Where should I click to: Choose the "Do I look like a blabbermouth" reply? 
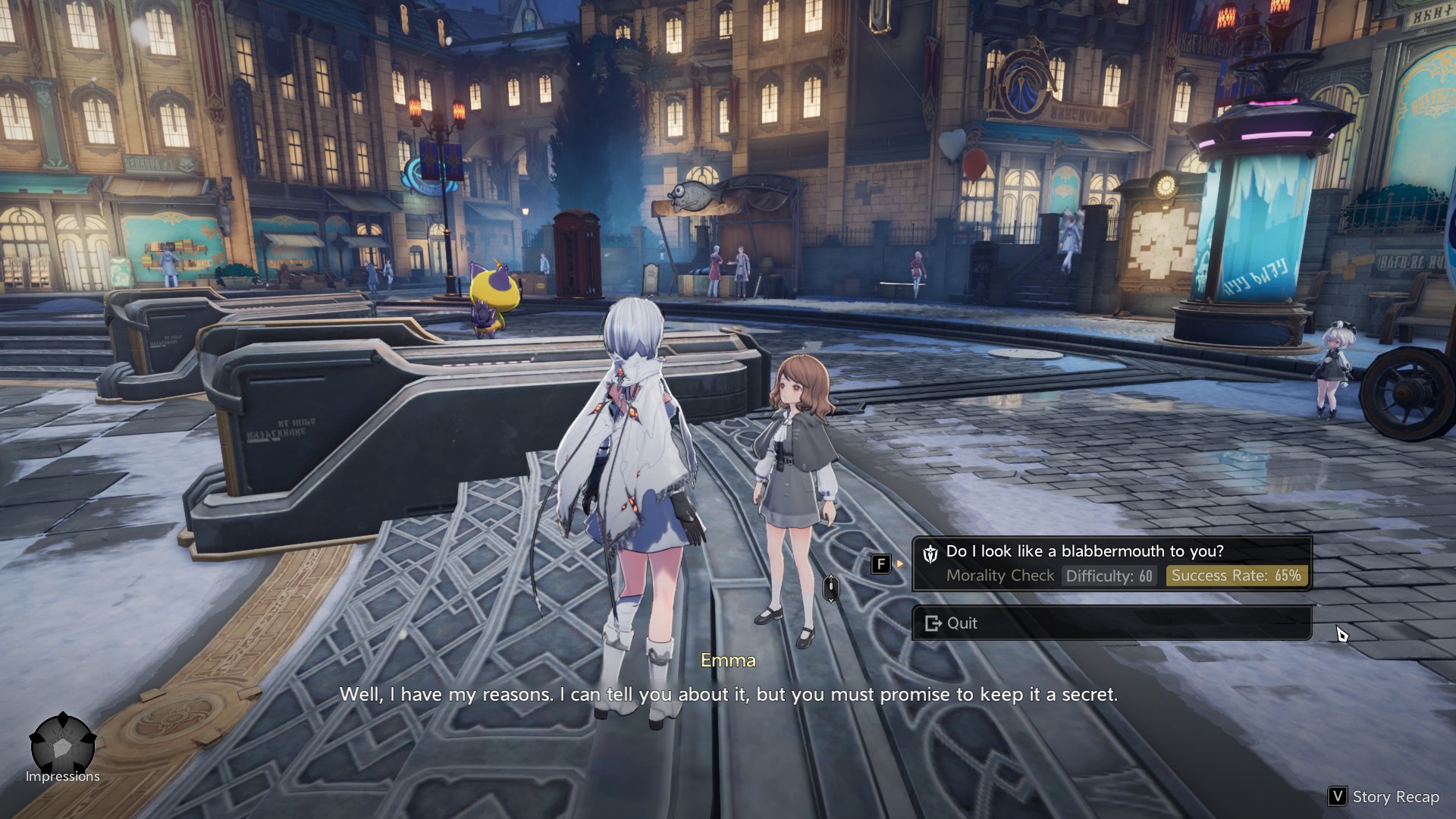1111,563
